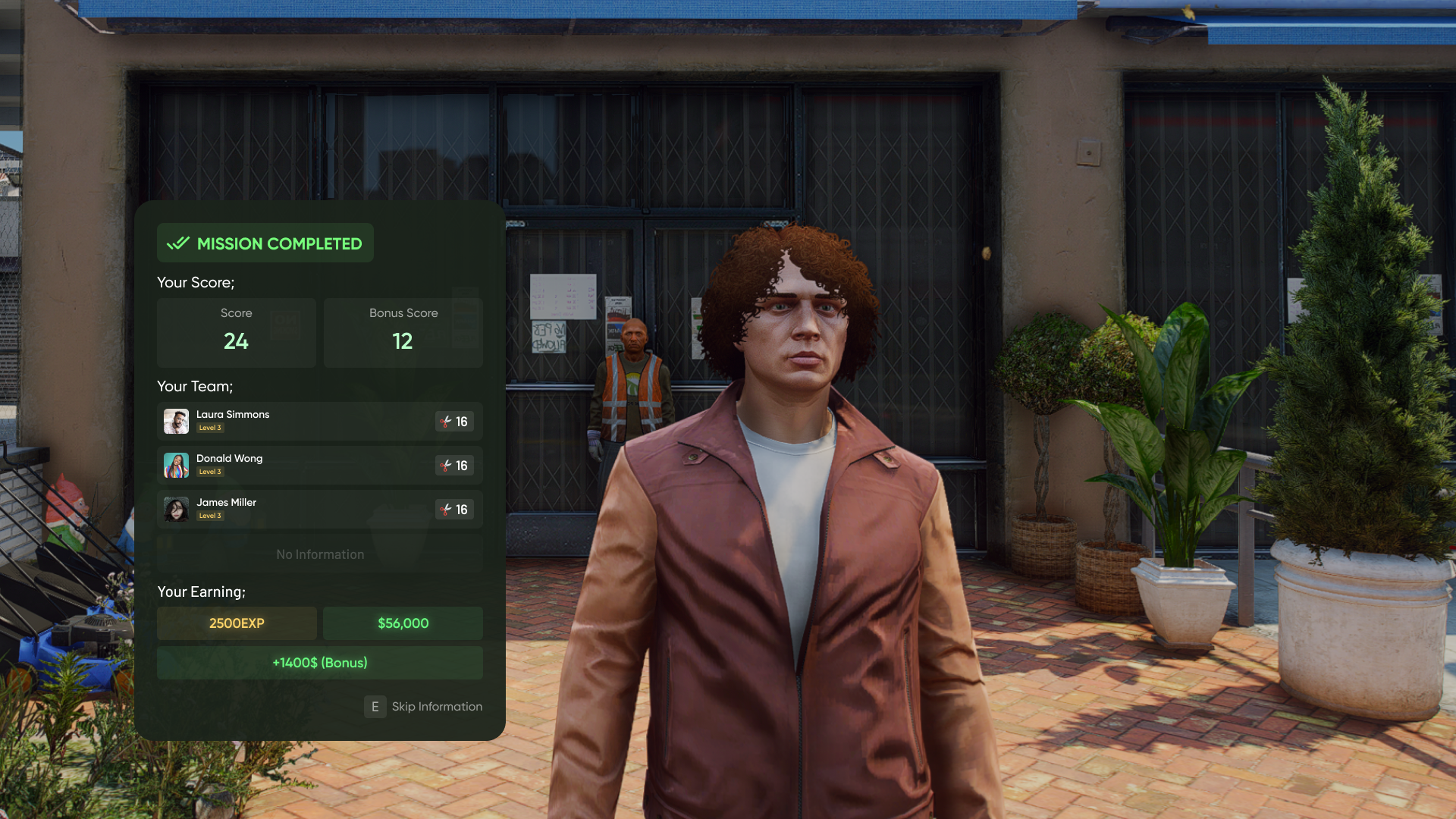Viewport: 1456px width, 819px height.
Task: Toggle the Level 3 badge under James Miller
Action: click(210, 516)
